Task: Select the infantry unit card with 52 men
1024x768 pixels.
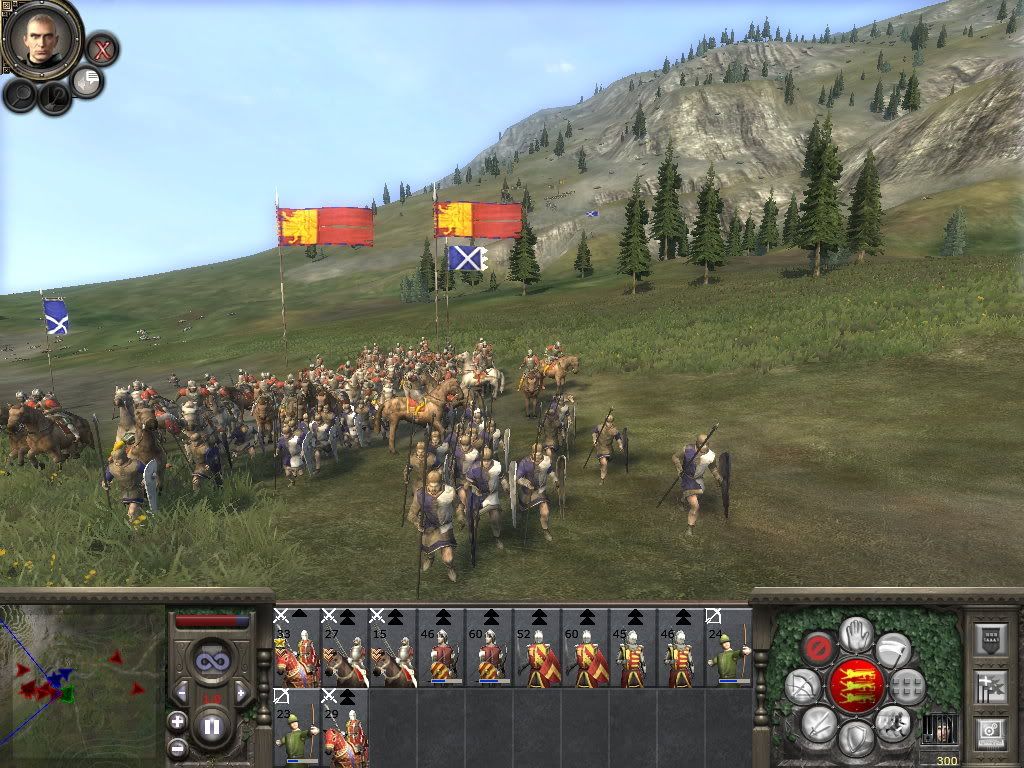Action: pos(537,648)
